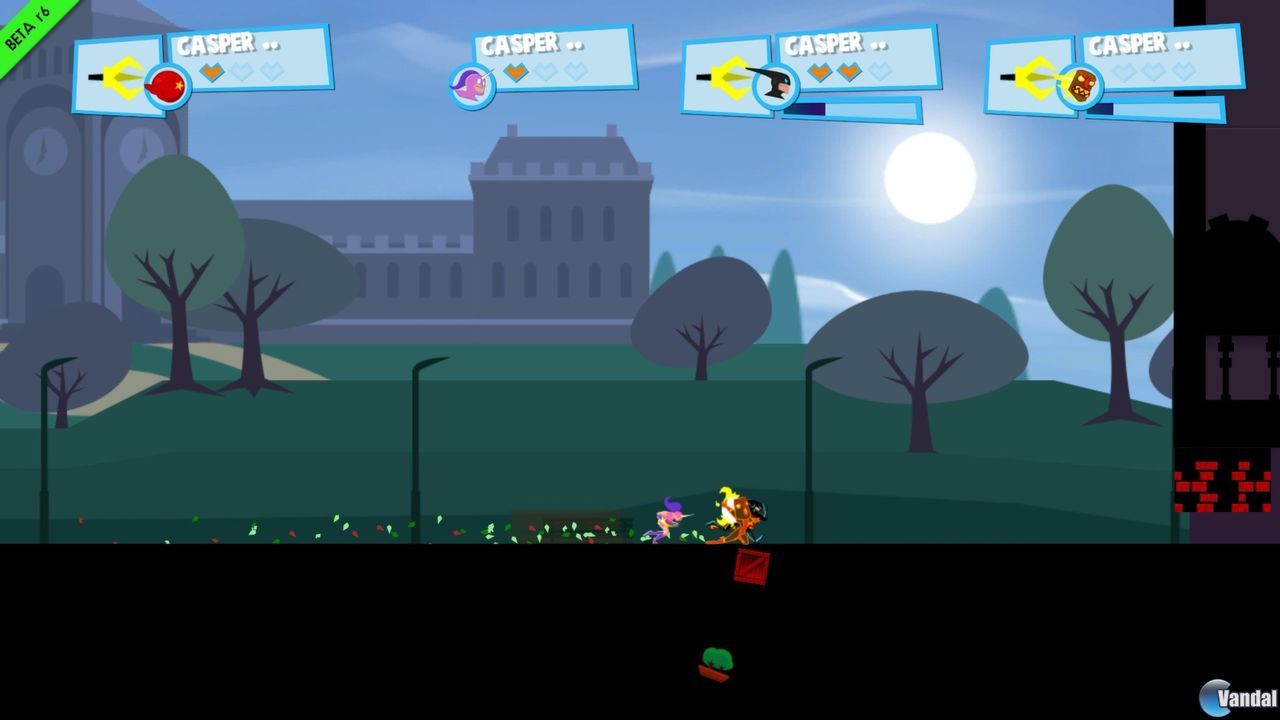Click the wooden crate falling below the track
Screen dimensions: 1280x720
pyautogui.click(x=751, y=568)
